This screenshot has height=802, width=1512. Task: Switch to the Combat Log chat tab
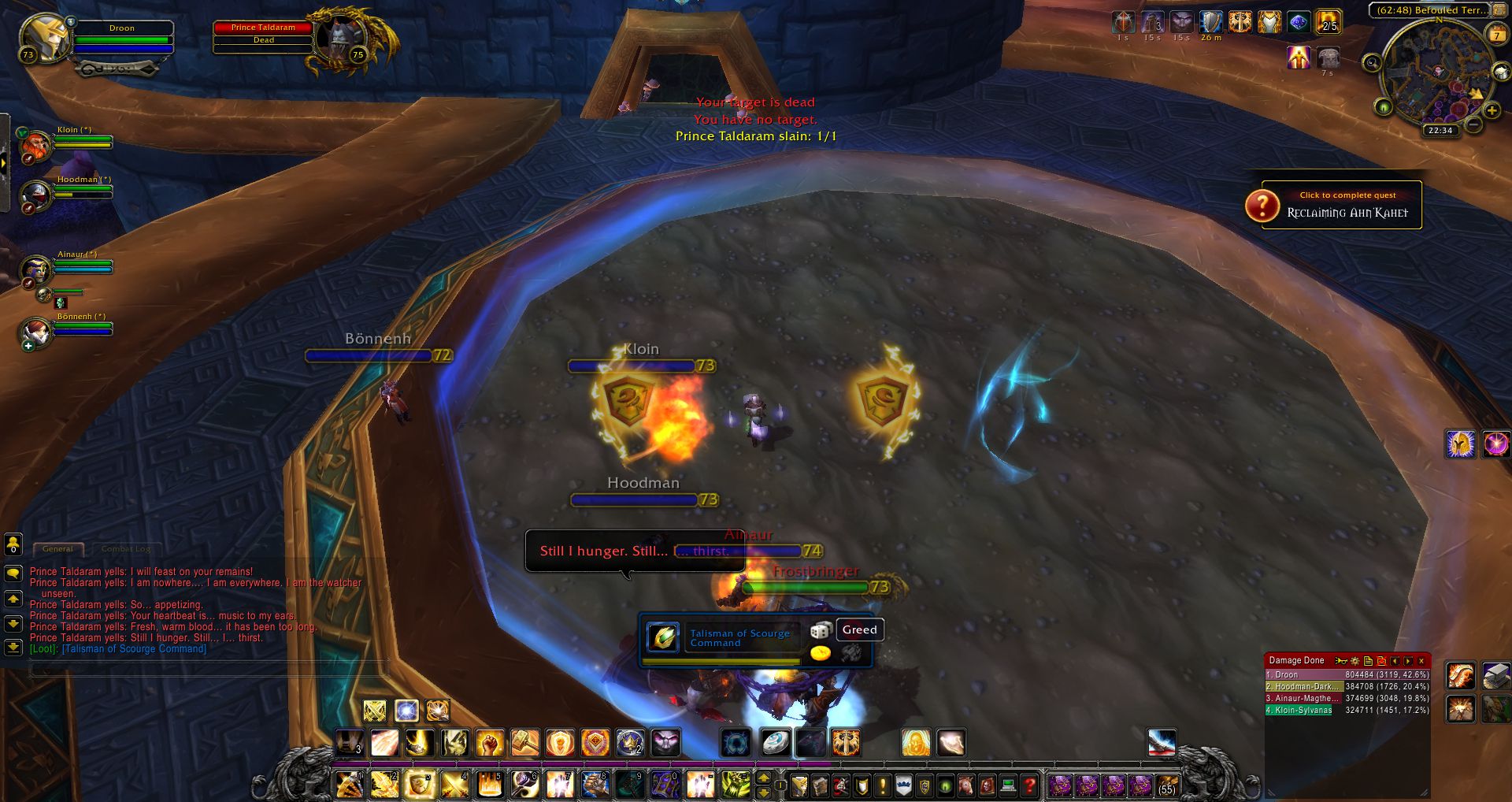tap(125, 549)
